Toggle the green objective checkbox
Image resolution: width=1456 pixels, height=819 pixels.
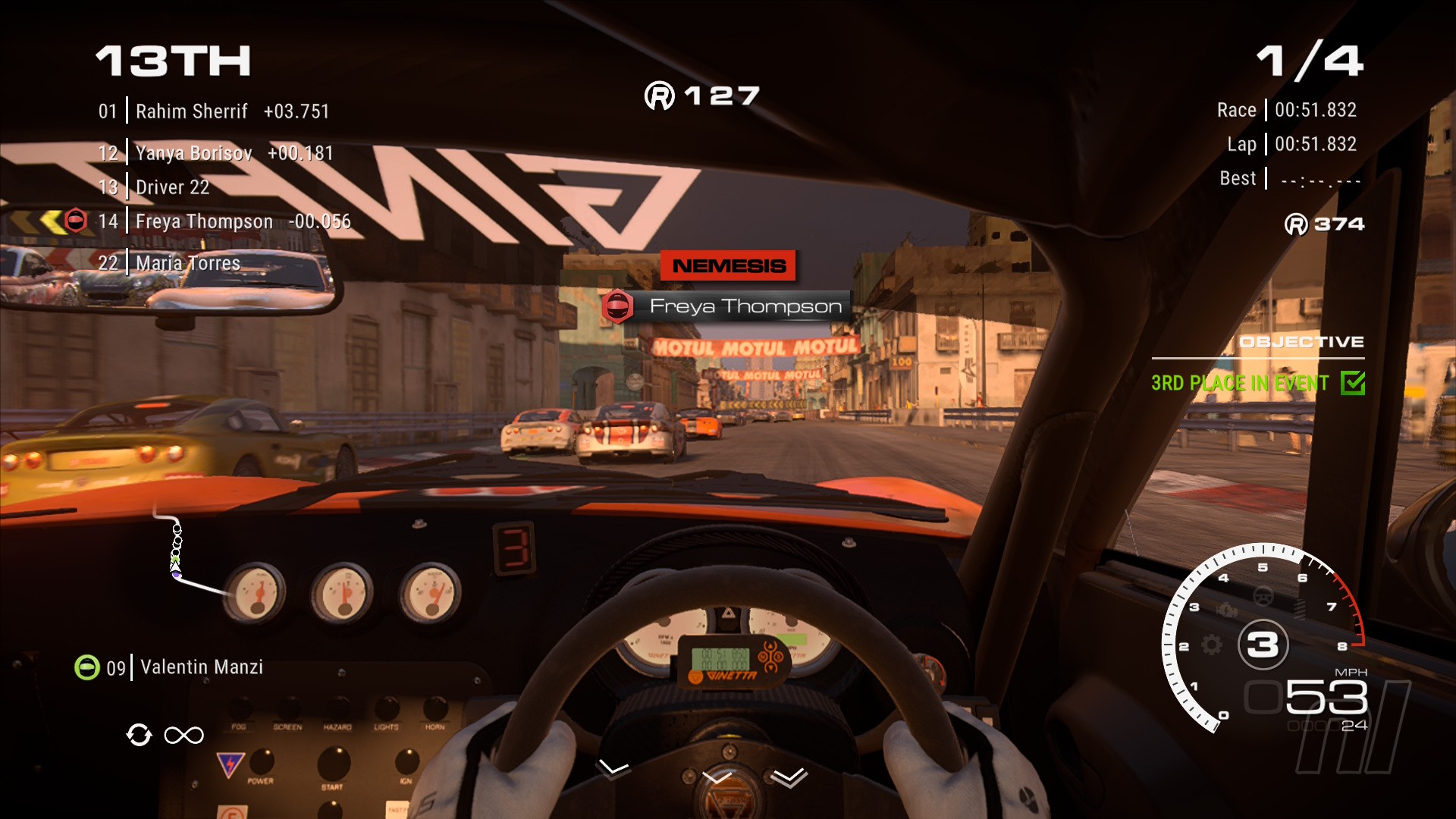pyautogui.click(x=1352, y=383)
